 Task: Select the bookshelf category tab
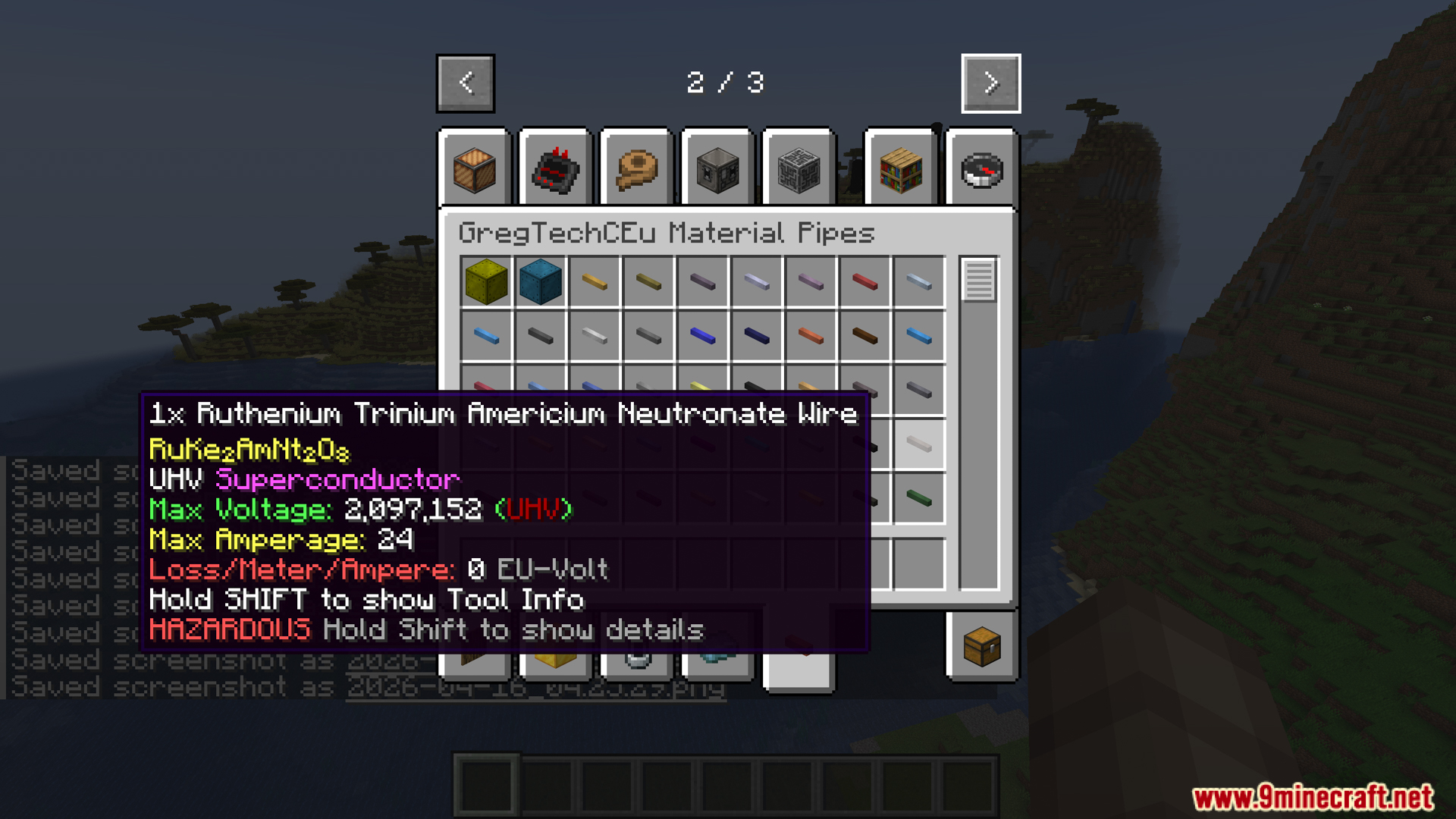pyautogui.click(x=901, y=171)
